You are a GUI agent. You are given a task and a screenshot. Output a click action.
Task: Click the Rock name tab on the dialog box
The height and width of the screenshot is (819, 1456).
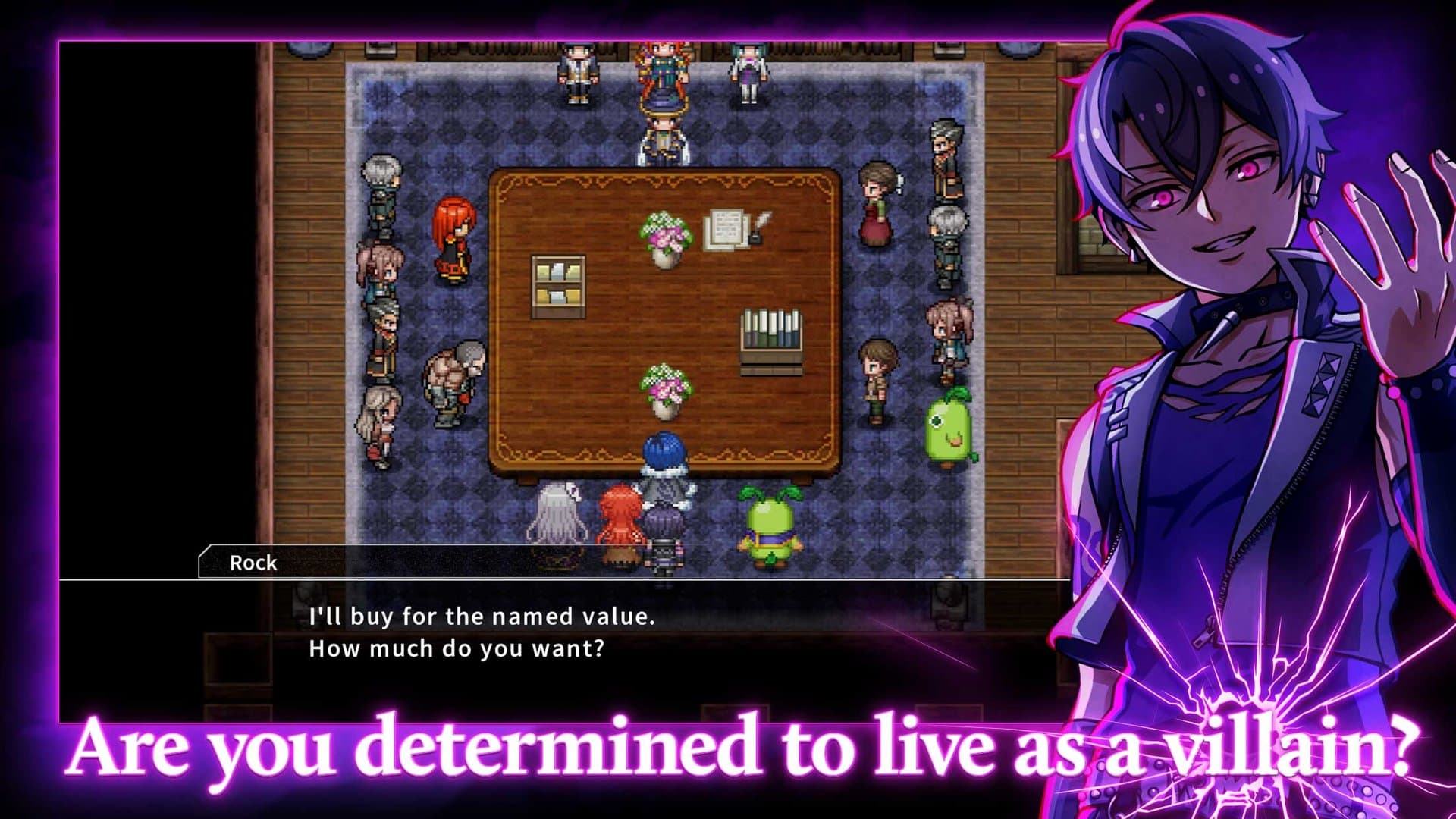pos(254,563)
